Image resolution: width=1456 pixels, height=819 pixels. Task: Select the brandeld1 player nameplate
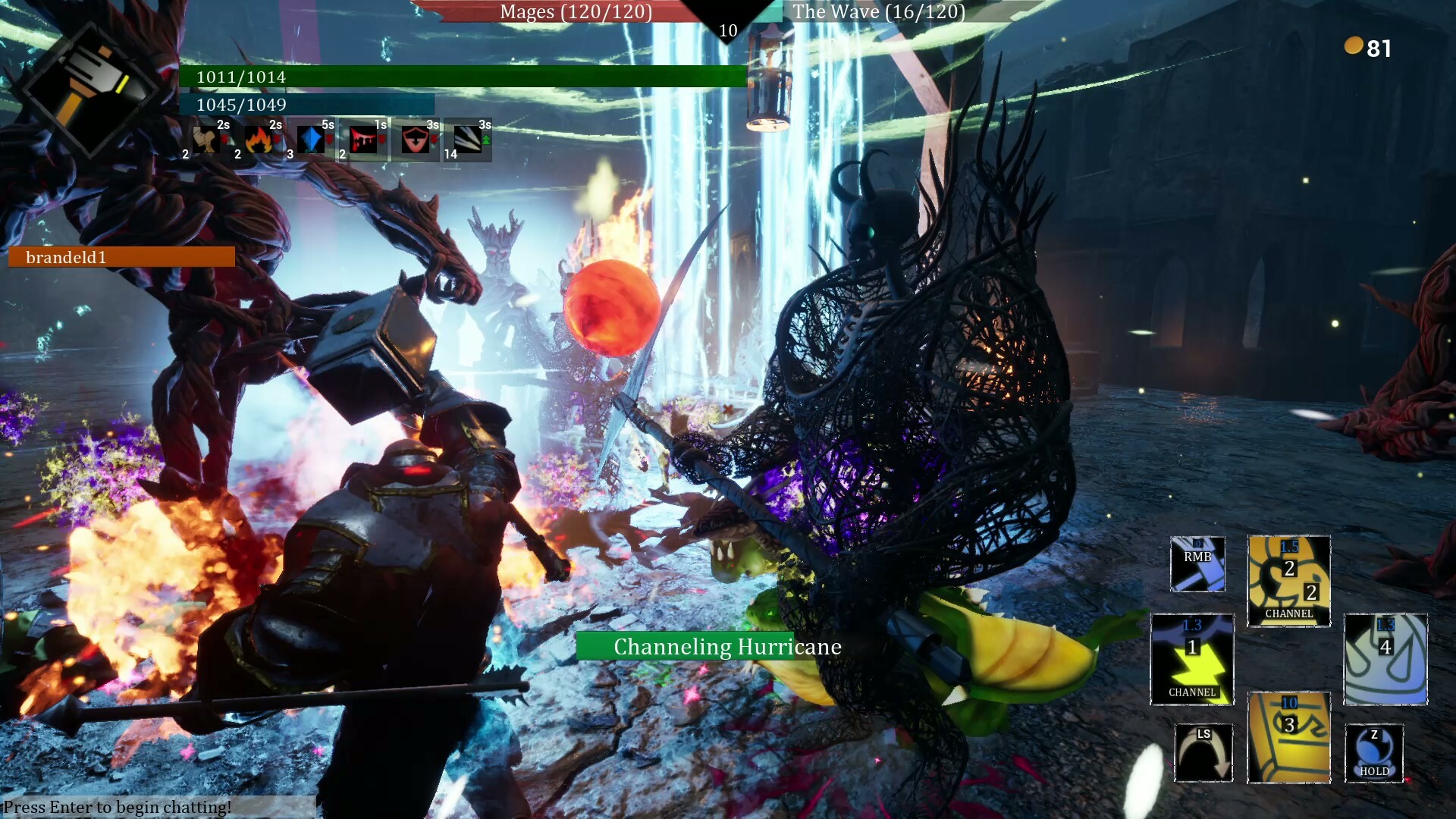coord(121,257)
